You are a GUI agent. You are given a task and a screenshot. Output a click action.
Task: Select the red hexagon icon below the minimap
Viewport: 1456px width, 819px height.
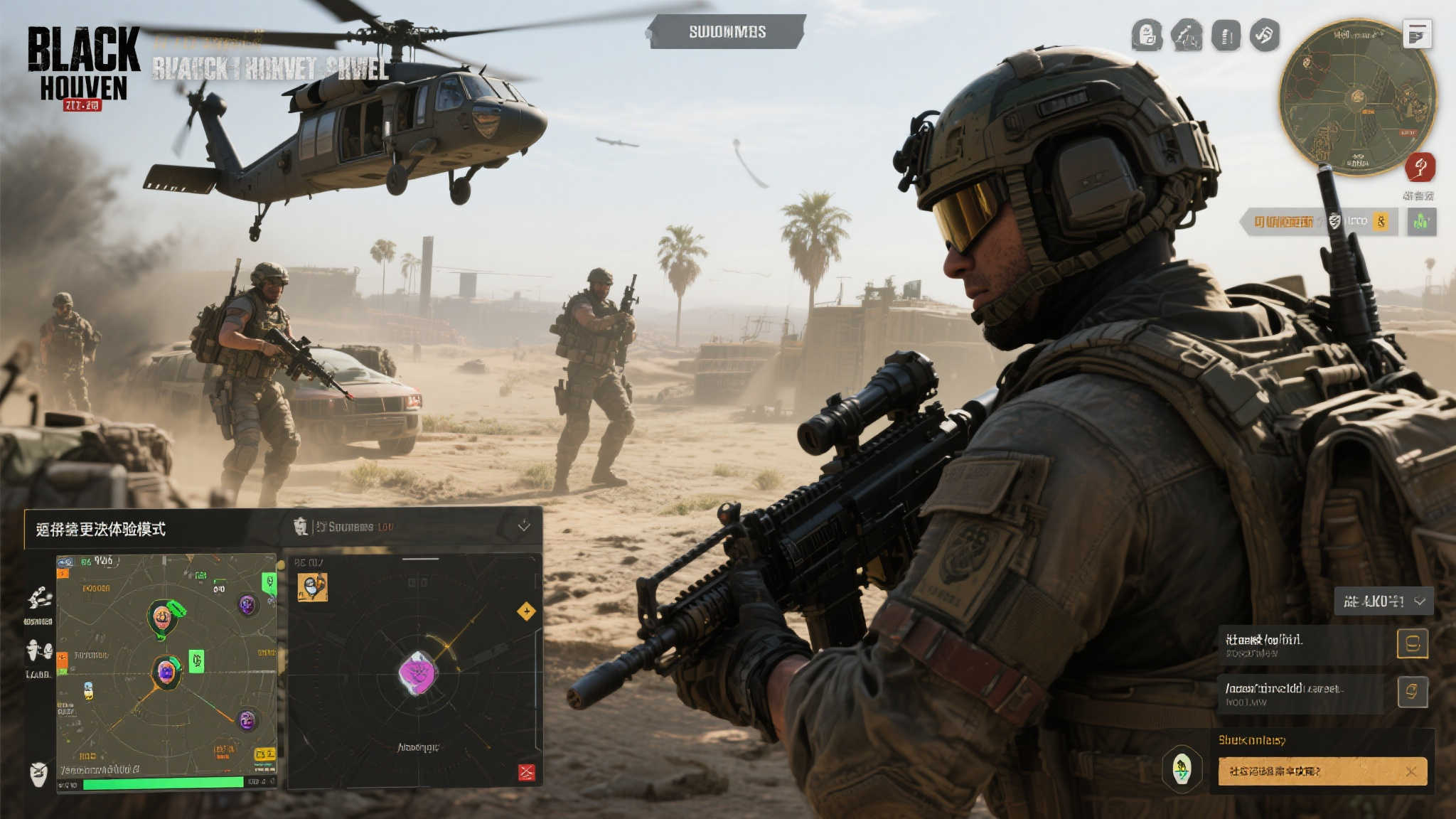pos(1420,168)
